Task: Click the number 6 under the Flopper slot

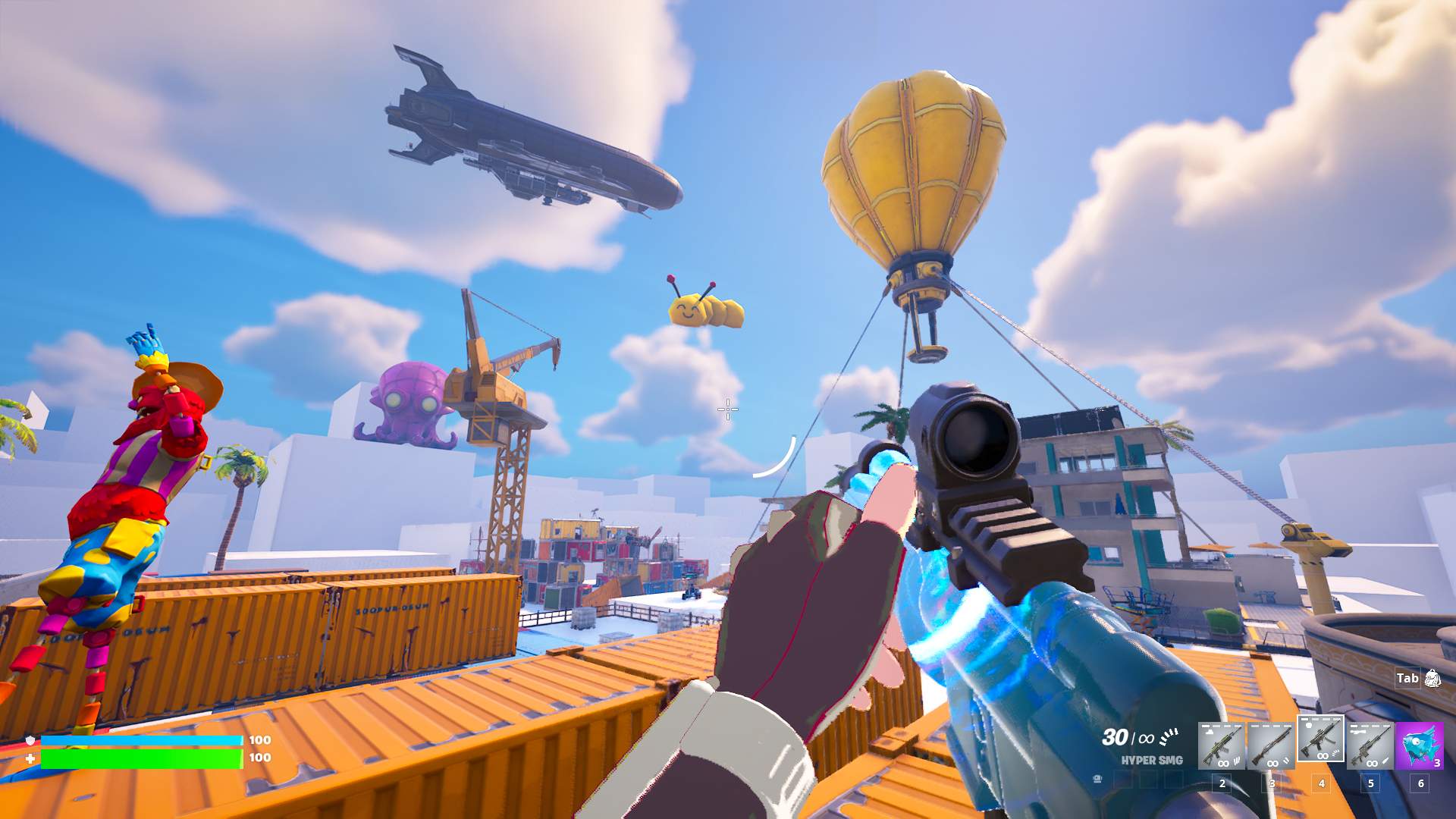Action: pos(1421,782)
